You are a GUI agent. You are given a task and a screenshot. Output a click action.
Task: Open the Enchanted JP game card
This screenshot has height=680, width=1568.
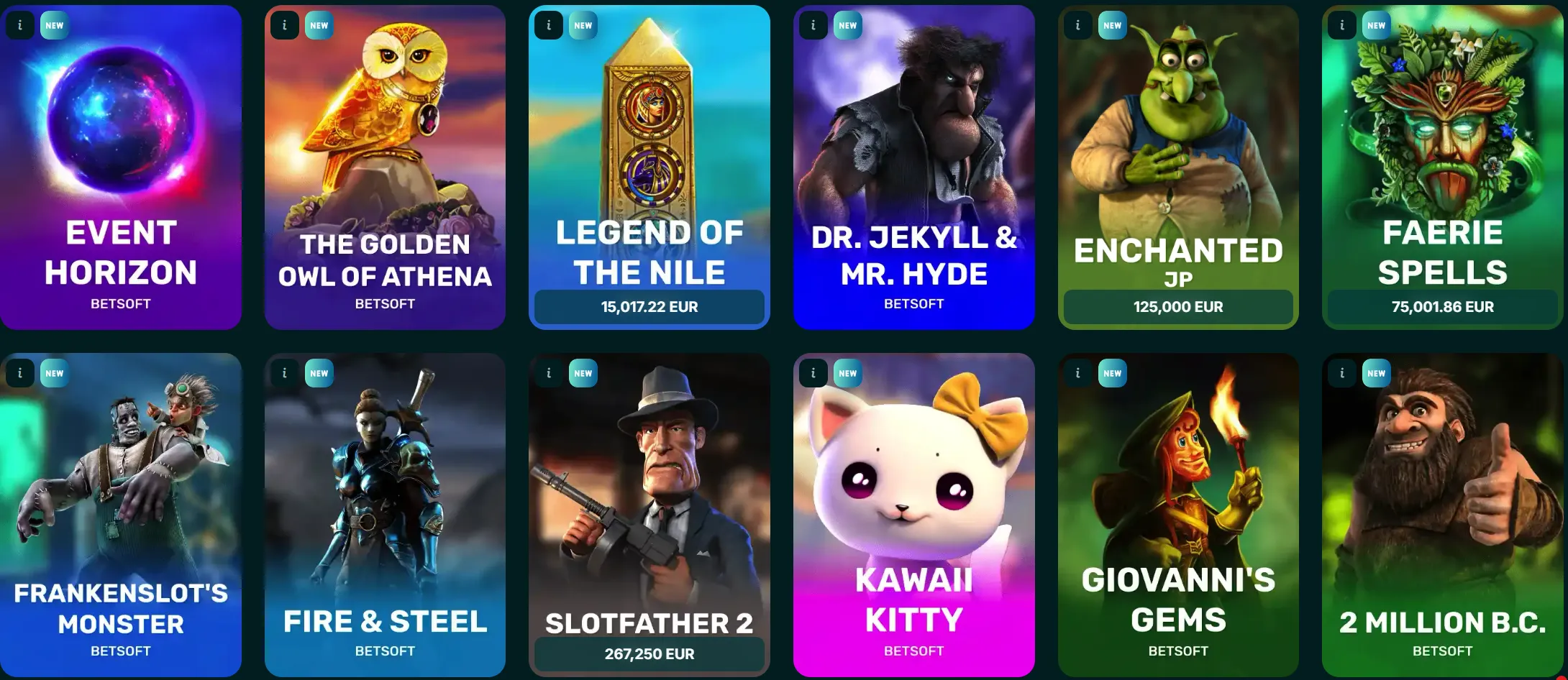click(x=1177, y=144)
